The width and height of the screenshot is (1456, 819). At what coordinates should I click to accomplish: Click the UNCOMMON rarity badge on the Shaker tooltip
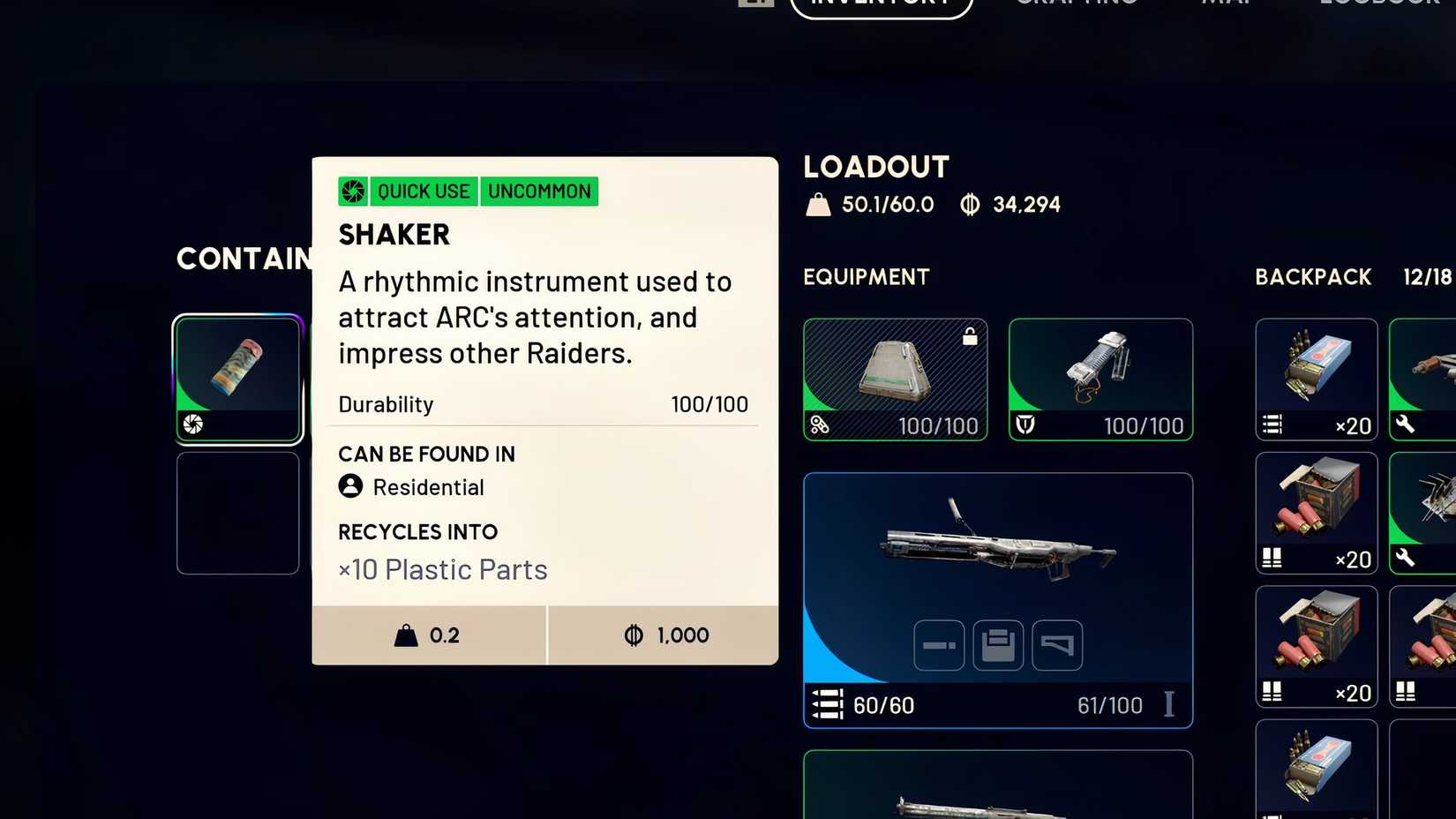tap(539, 191)
